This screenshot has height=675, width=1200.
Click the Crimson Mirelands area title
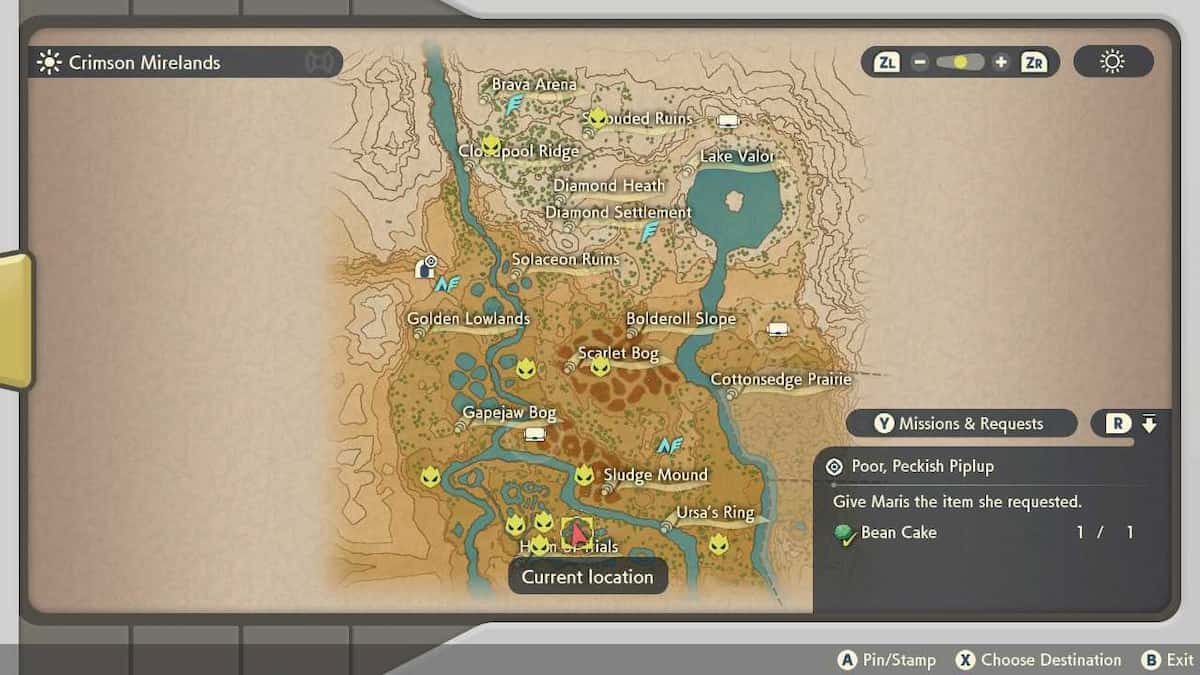coord(144,62)
